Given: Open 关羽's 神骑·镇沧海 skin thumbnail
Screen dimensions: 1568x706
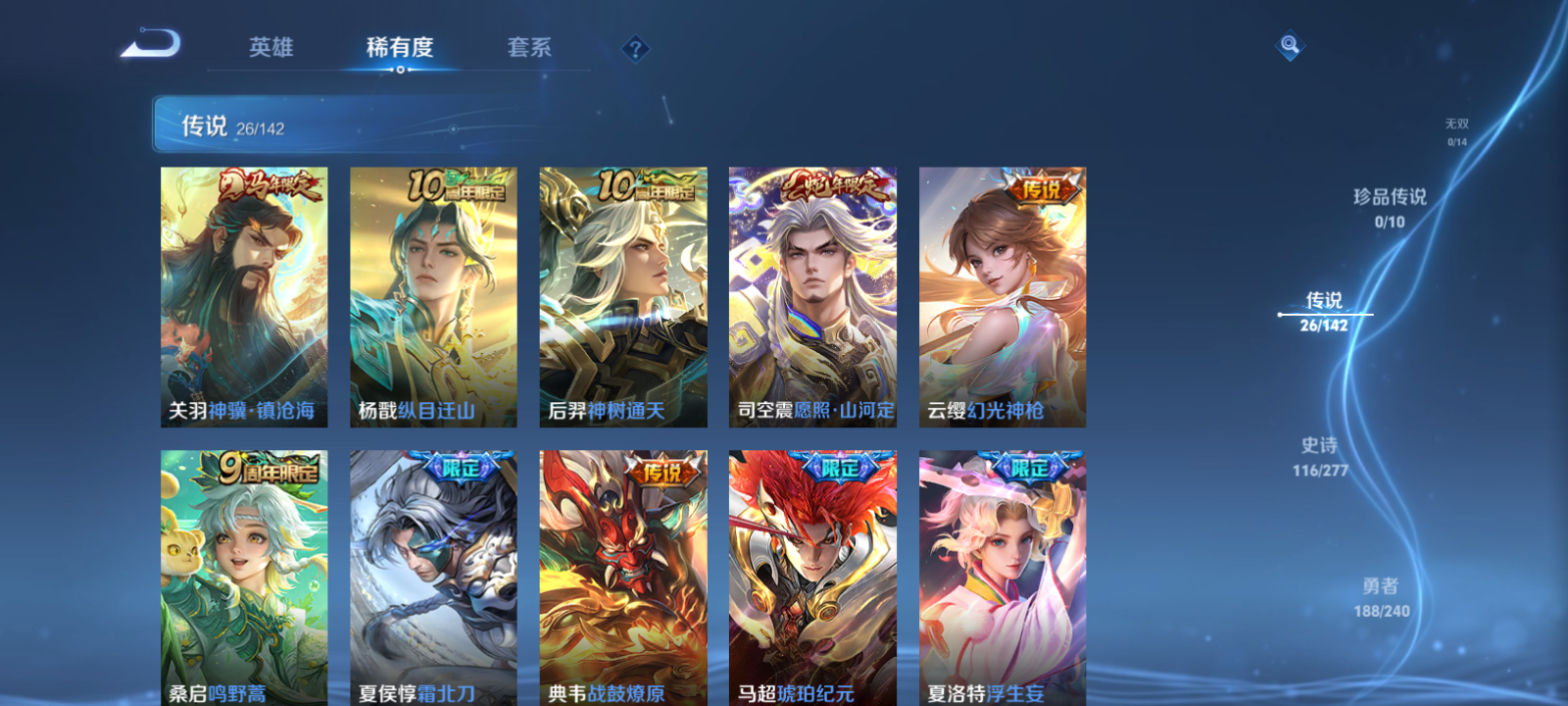Looking at the screenshot, I should (241, 294).
